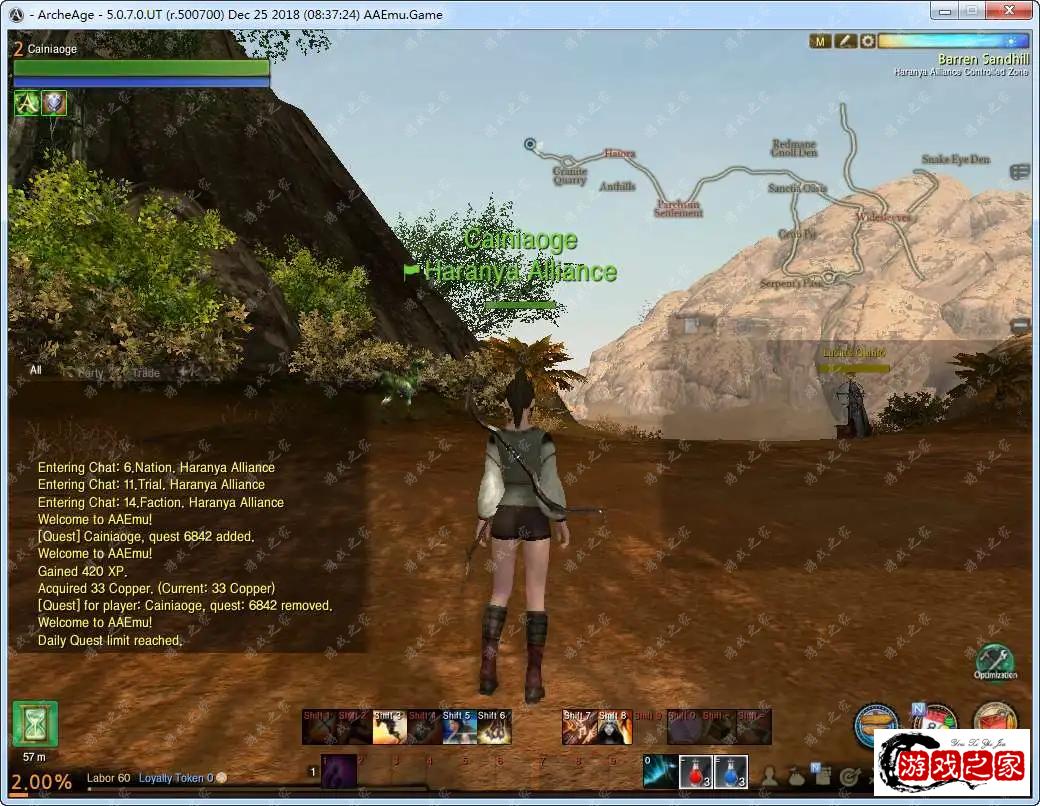Open the gear settings button above the map
This screenshot has height=806, width=1040.
click(x=867, y=41)
